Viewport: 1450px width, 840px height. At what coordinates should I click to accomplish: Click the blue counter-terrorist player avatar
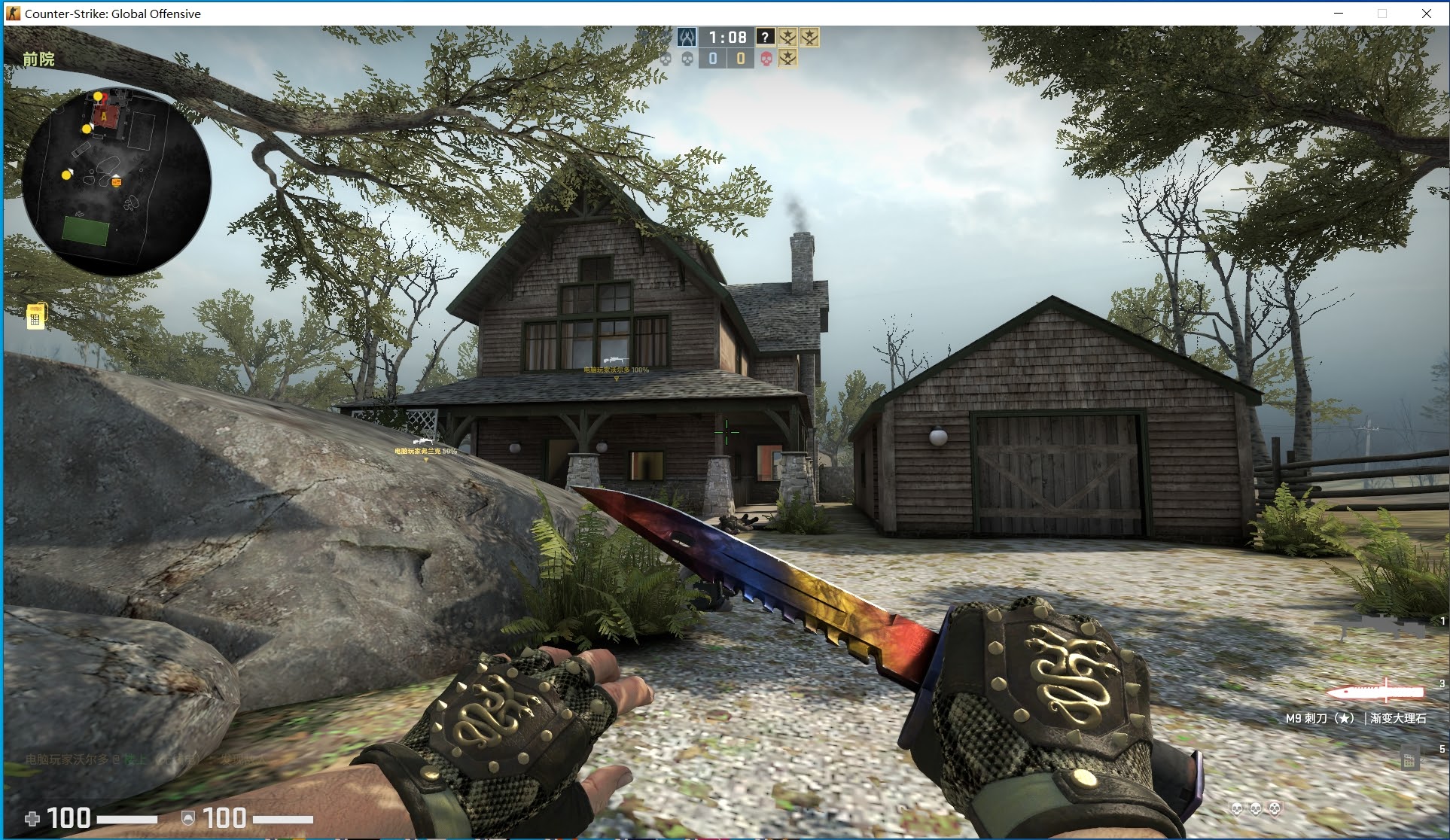(687, 37)
